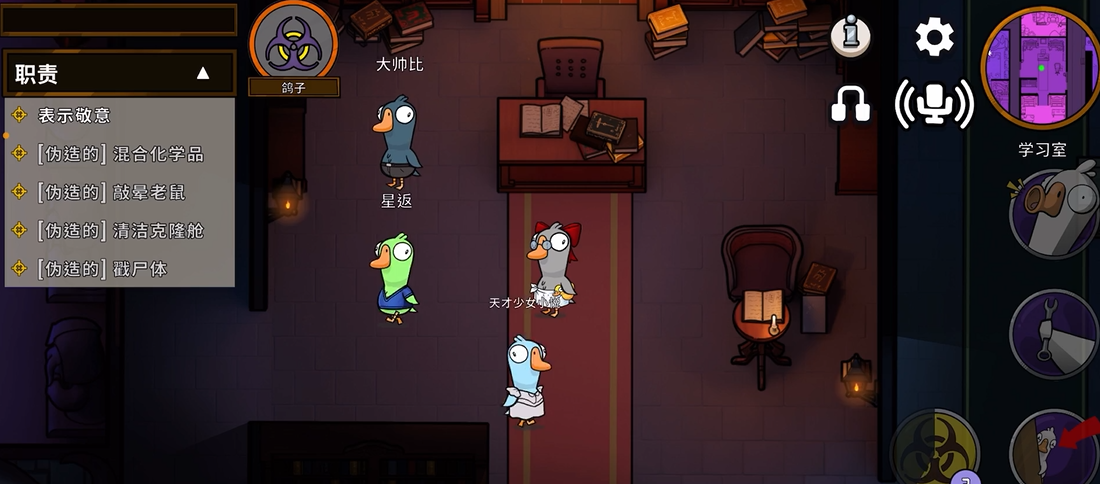Tap the goose-behind-door button with red arrow
1100x484 pixels.
coord(1055,450)
